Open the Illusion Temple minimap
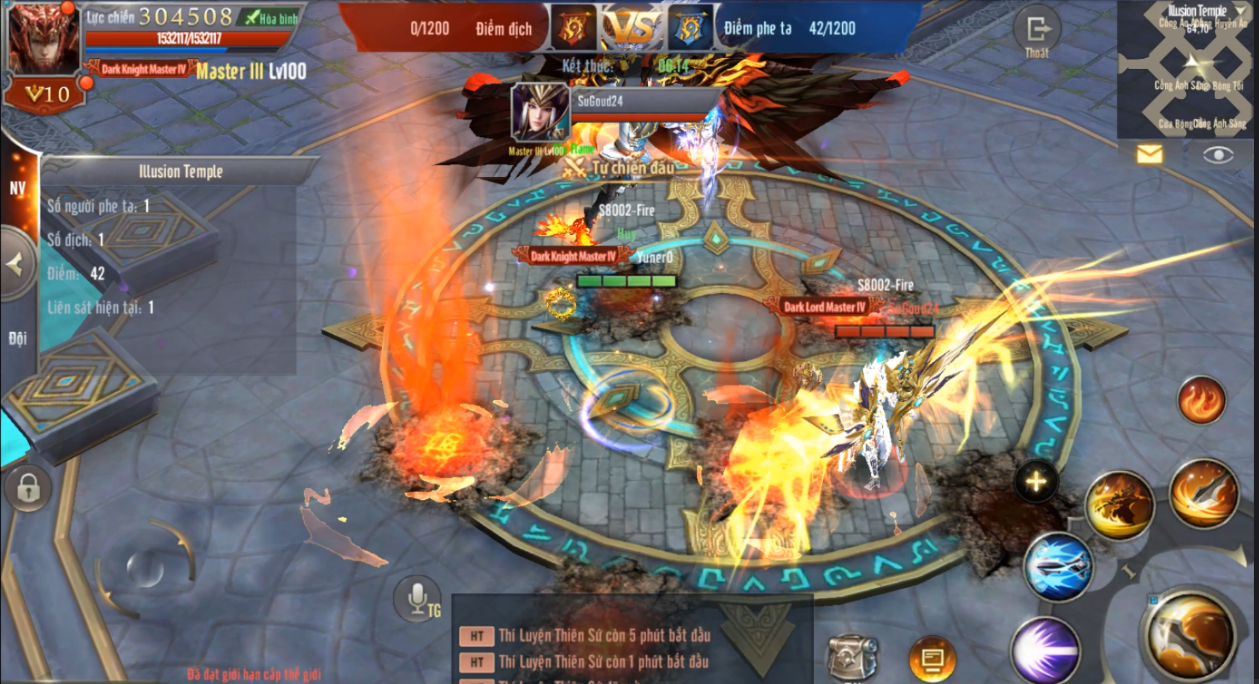The height and width of the screenshot is (684, 1259). [1188, 69]
